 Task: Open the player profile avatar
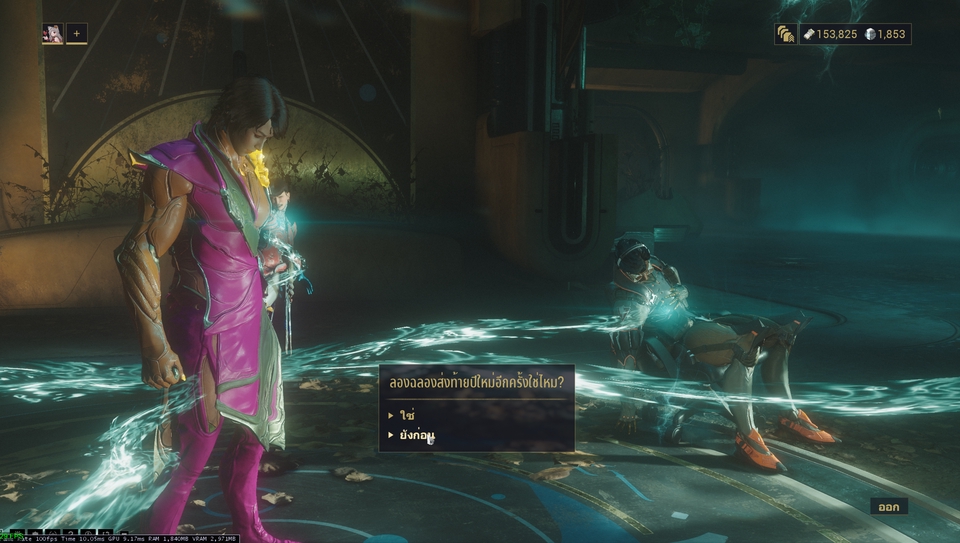(x=52, y=34)
